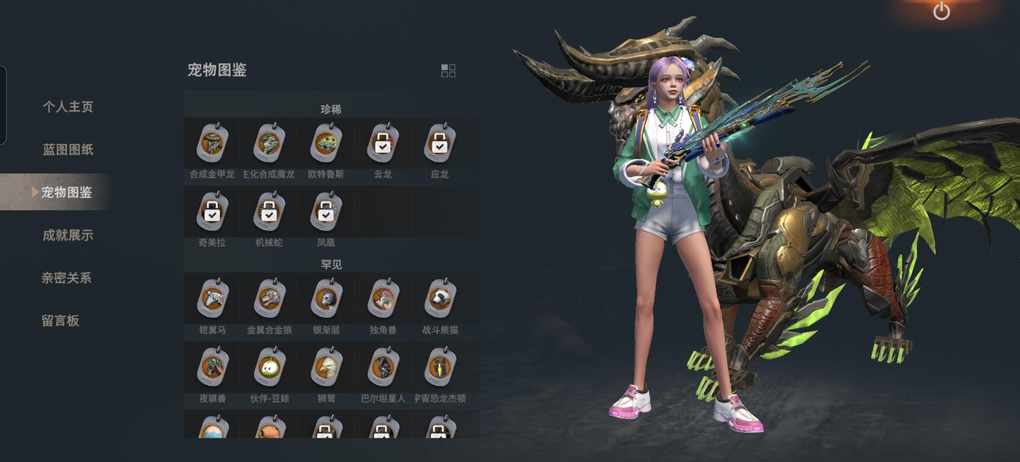1020x462 pixels.
Task: View the locked 应龙 pet tag
Action: [440, 146]
